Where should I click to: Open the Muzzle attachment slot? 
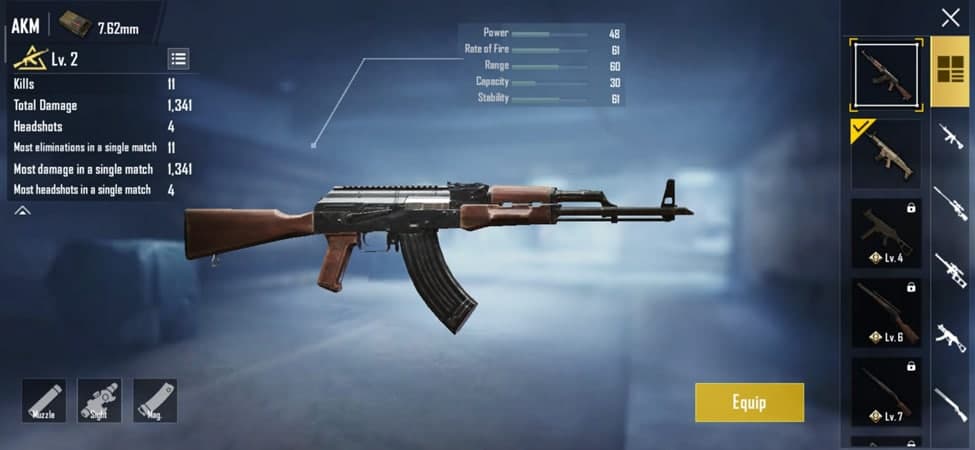point(44,400)
